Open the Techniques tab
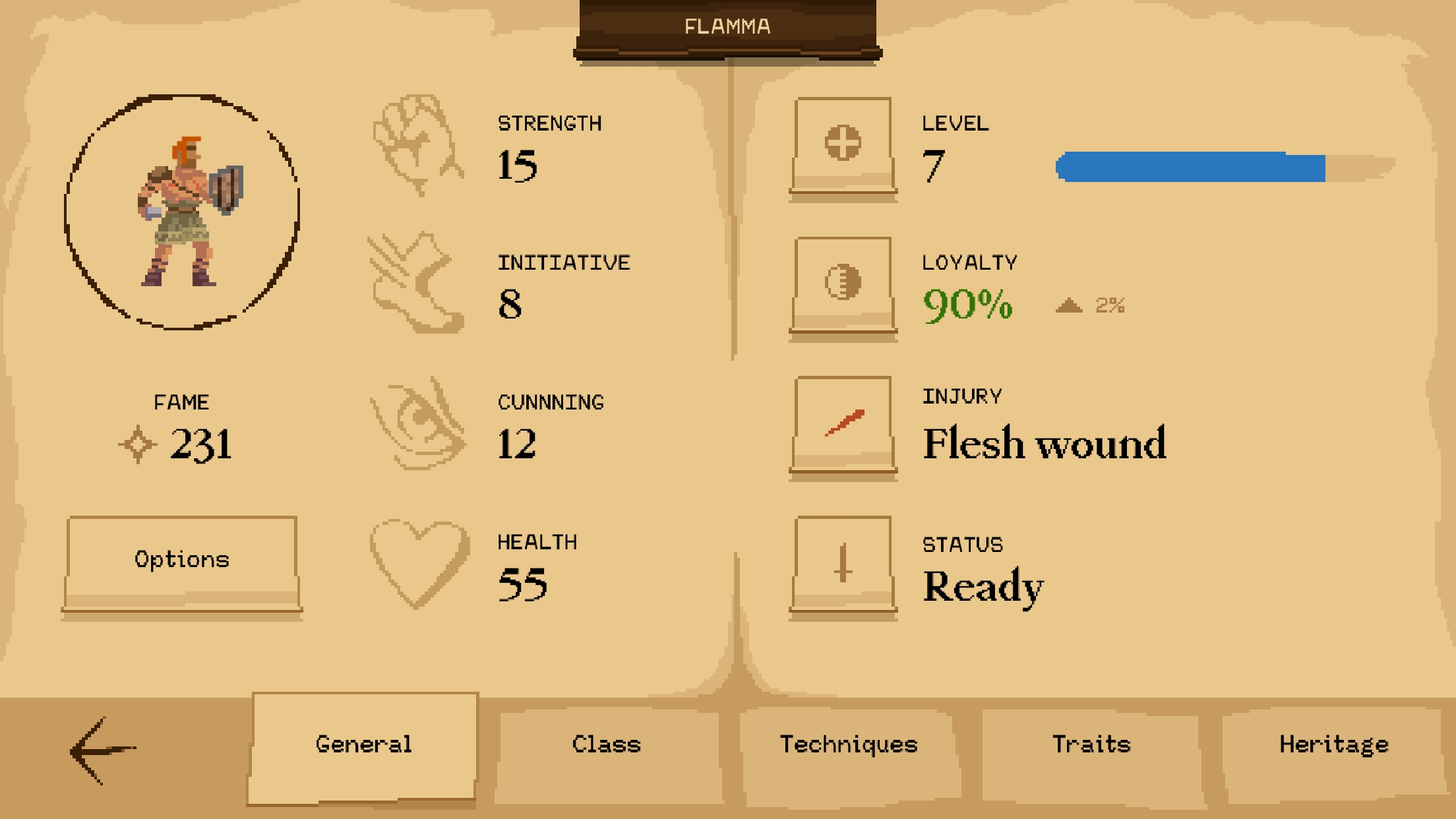This screenshot has height=819, width=1456. click(x=849, y=744)
